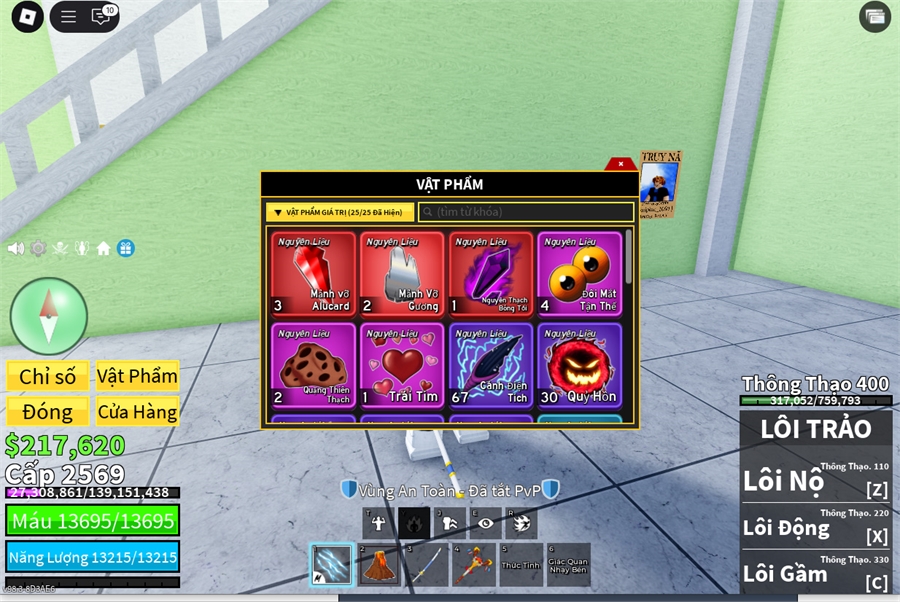The height and width of the screenshot is (602, 900).
Task: Choose the Nguyên Thạch Bóng Tối crystal
Action: pos(490,274)
